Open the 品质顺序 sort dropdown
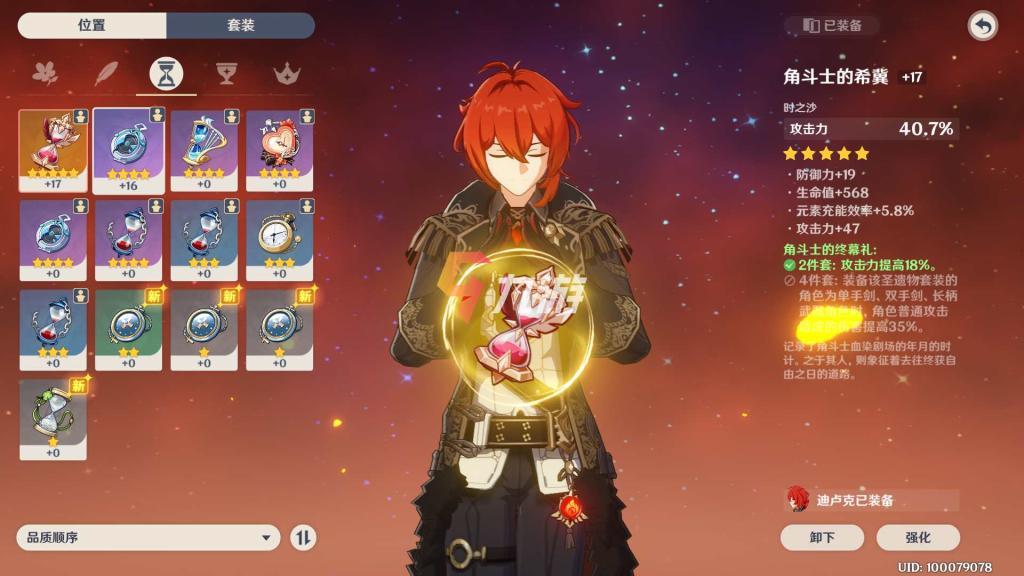 click(x=148, y=537)
